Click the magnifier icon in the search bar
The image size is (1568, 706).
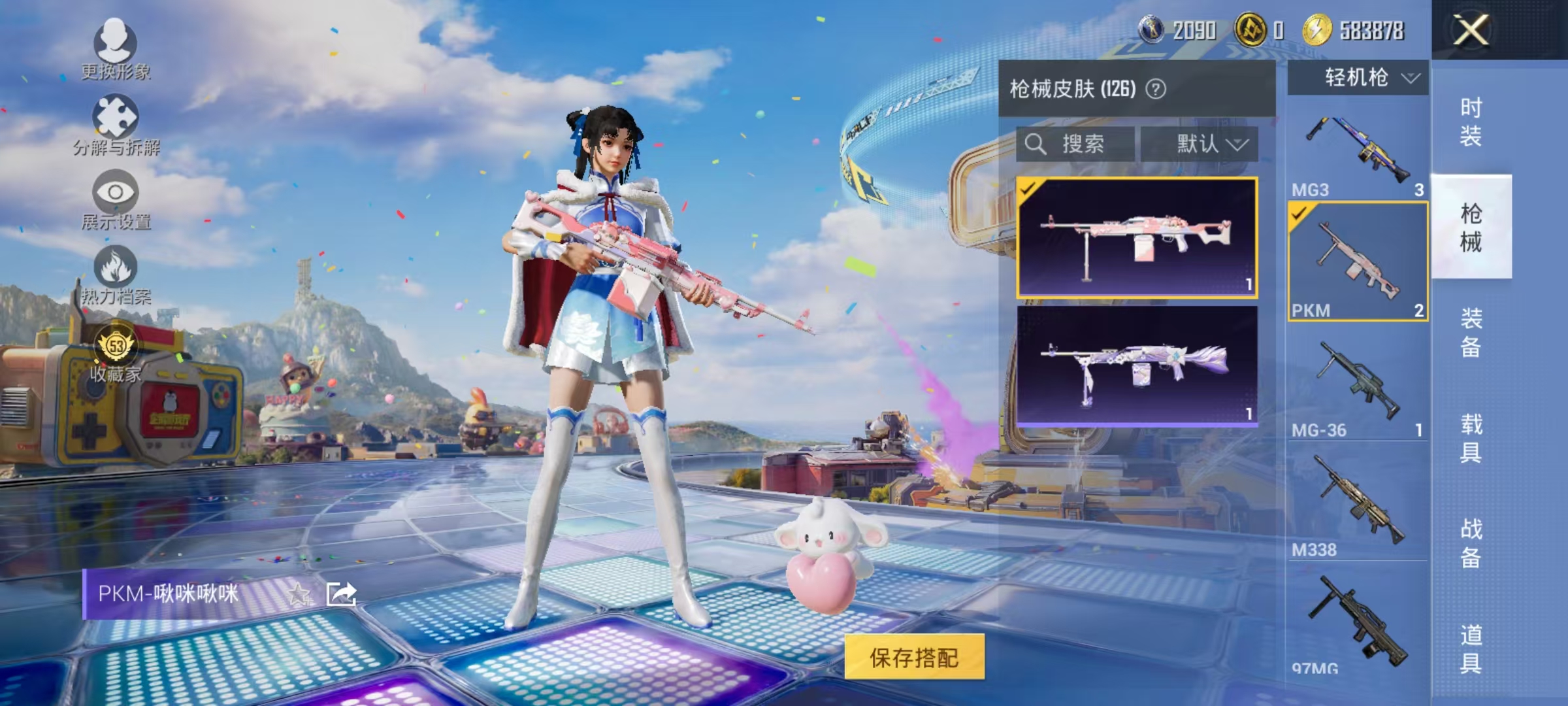1036,144
